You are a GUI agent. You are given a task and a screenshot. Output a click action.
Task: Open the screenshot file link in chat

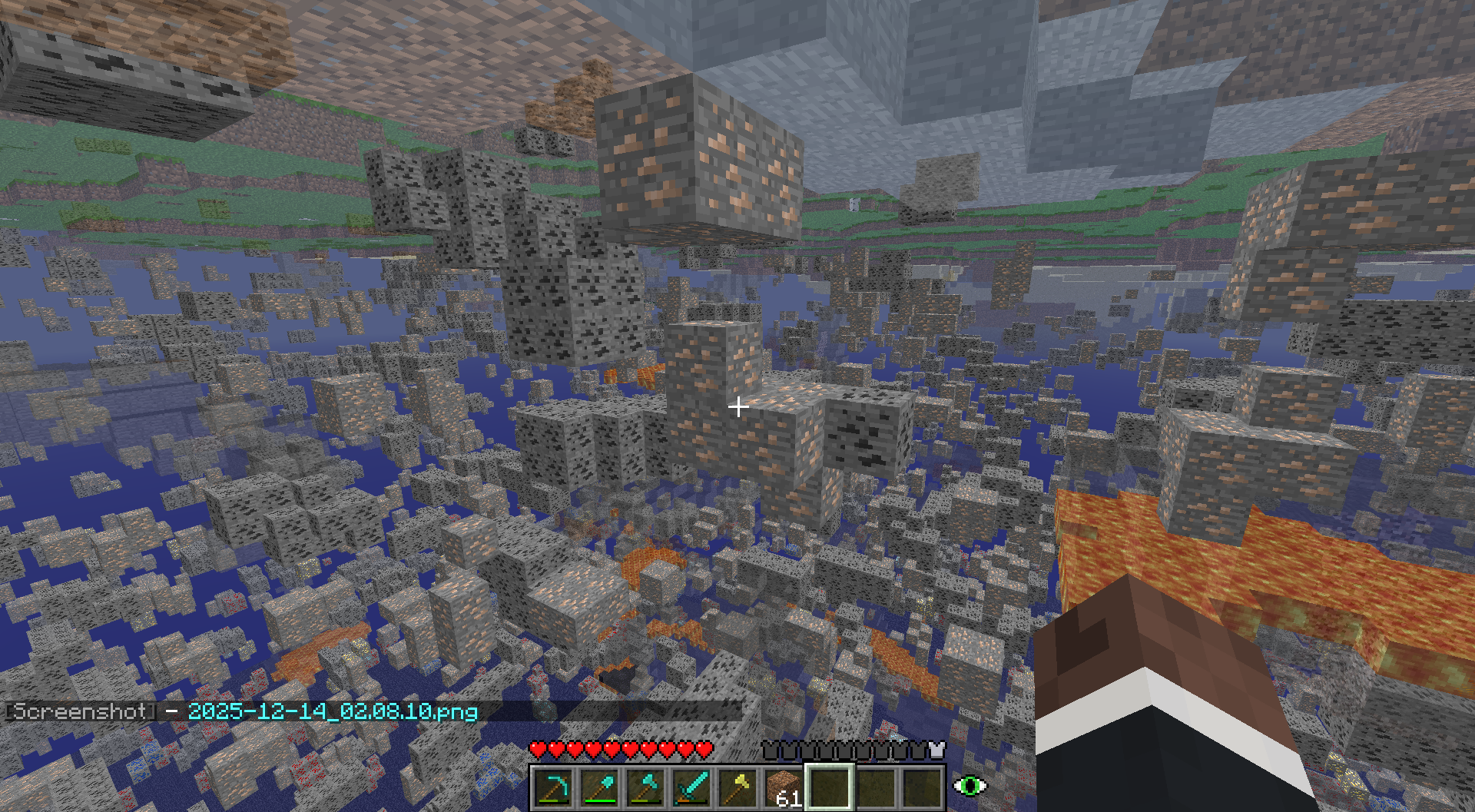pos(332,711)
